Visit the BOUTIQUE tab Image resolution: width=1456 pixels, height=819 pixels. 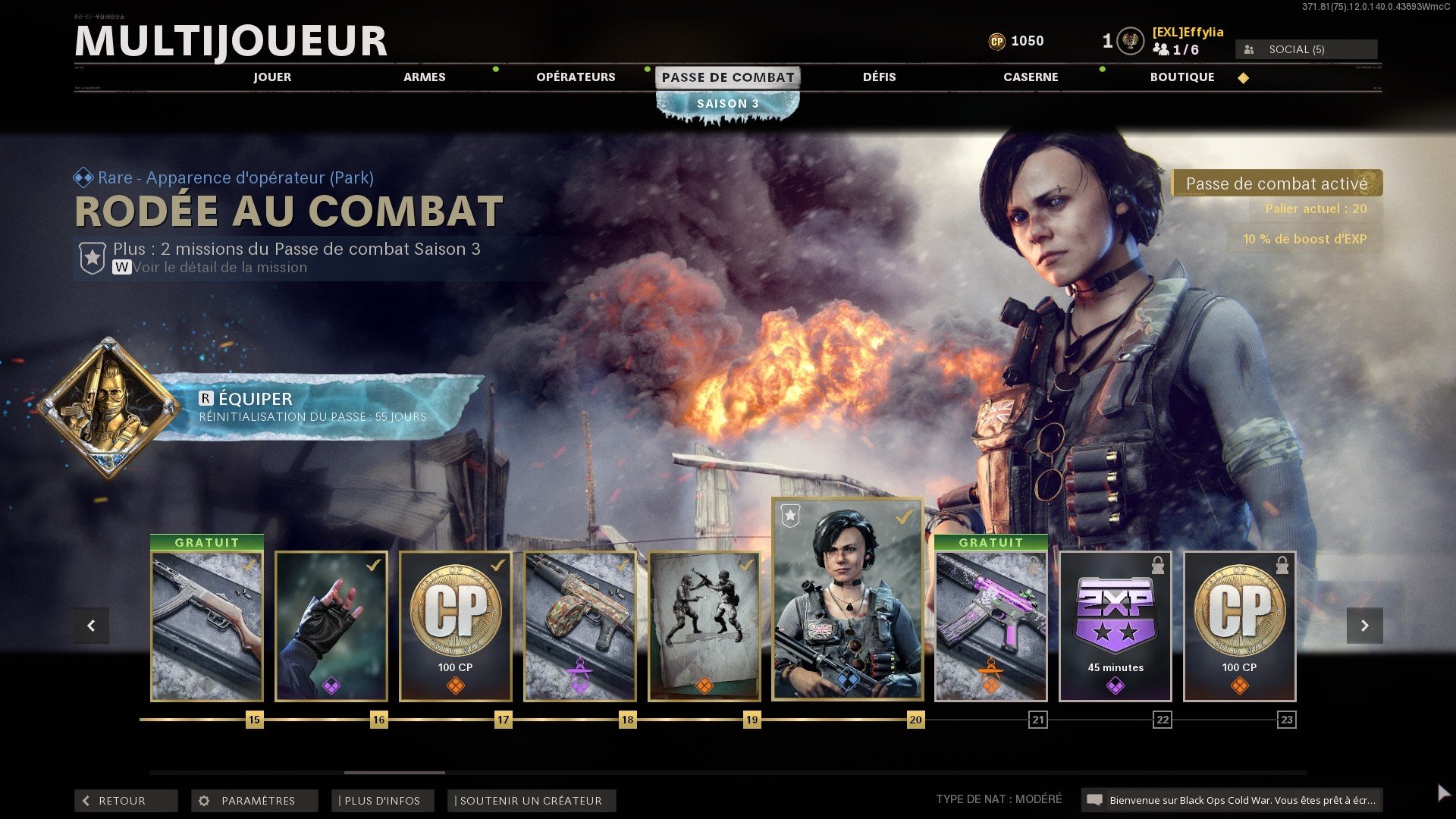(1182, 77)
